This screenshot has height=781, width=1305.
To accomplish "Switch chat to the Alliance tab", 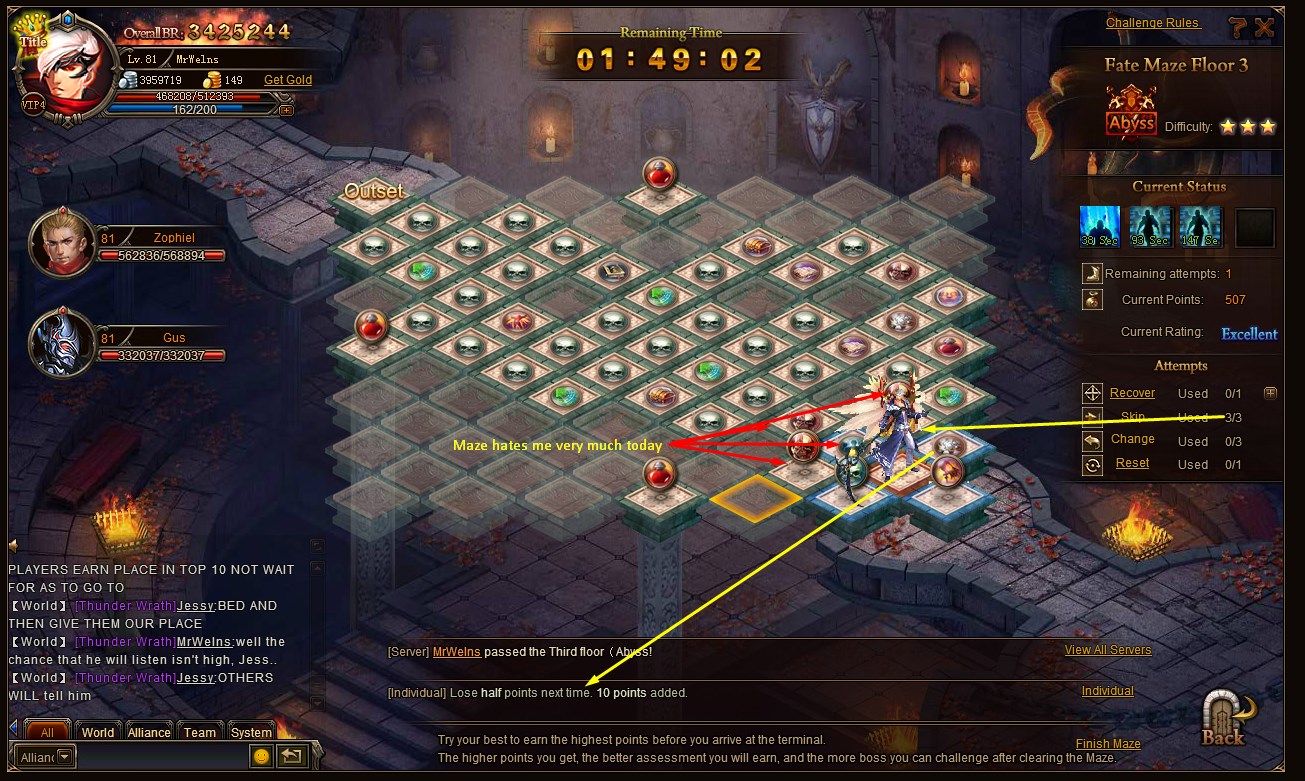I will [x=149, y=732].
